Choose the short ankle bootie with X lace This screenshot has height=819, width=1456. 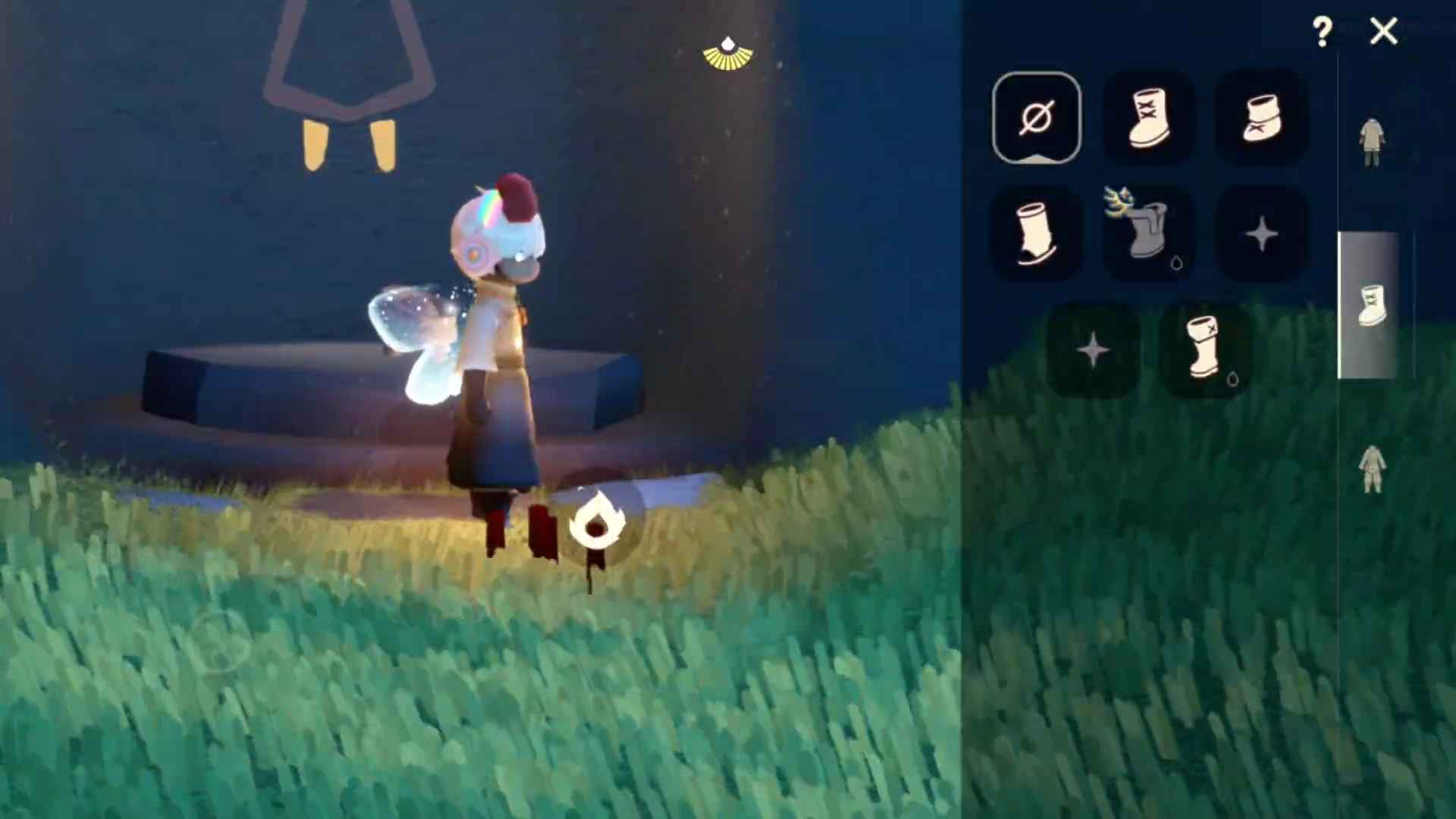point(1261,118)
